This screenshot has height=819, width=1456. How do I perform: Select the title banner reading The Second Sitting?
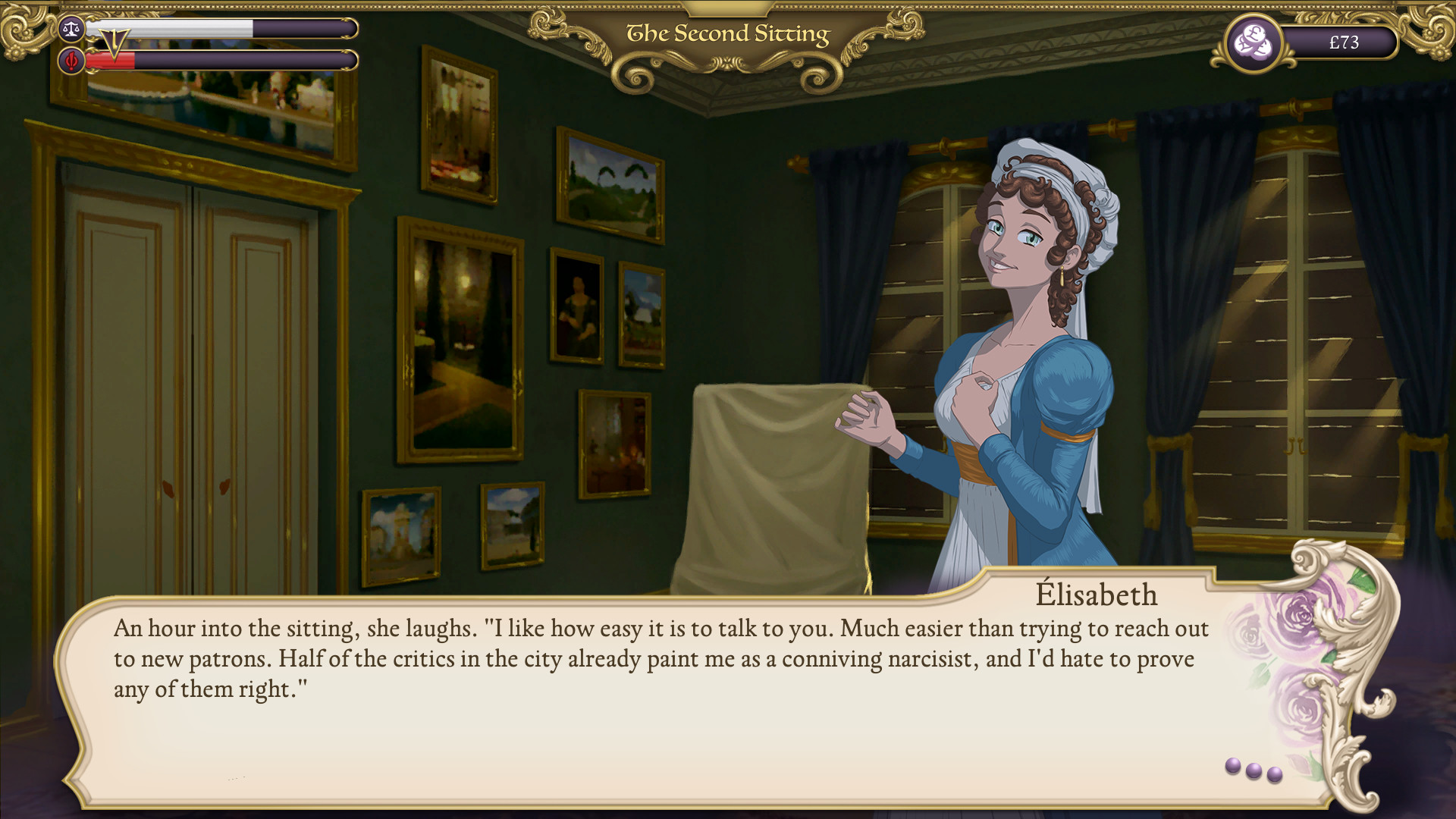[727, 33]
